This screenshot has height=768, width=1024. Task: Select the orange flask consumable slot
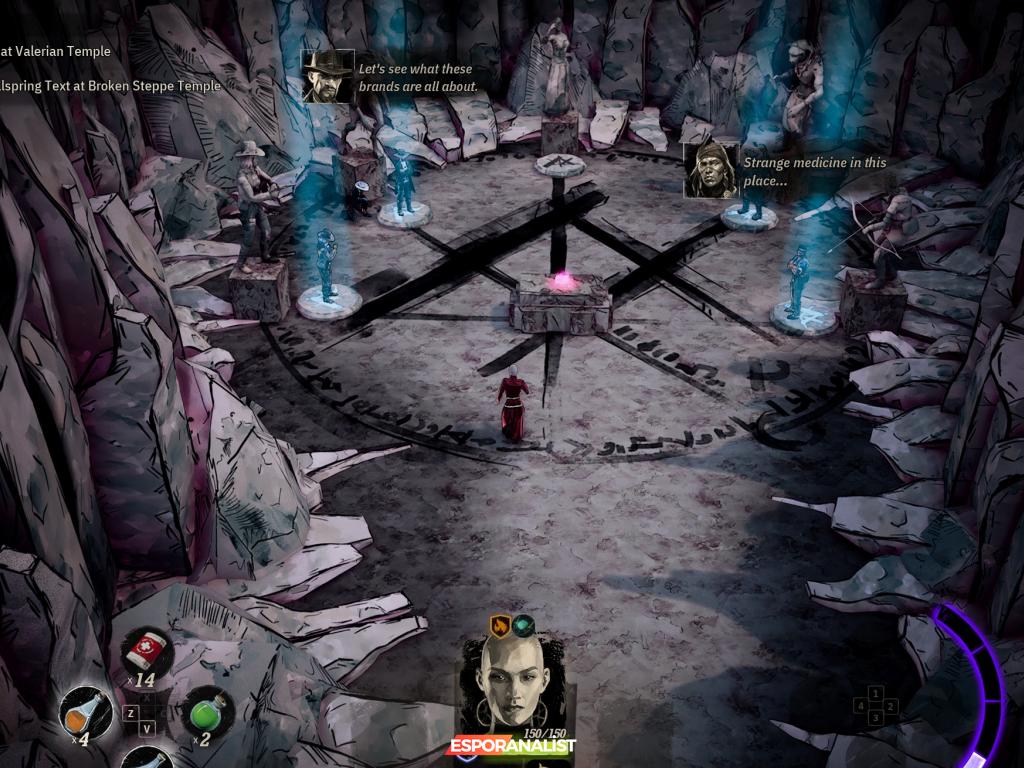coord(86,714)
